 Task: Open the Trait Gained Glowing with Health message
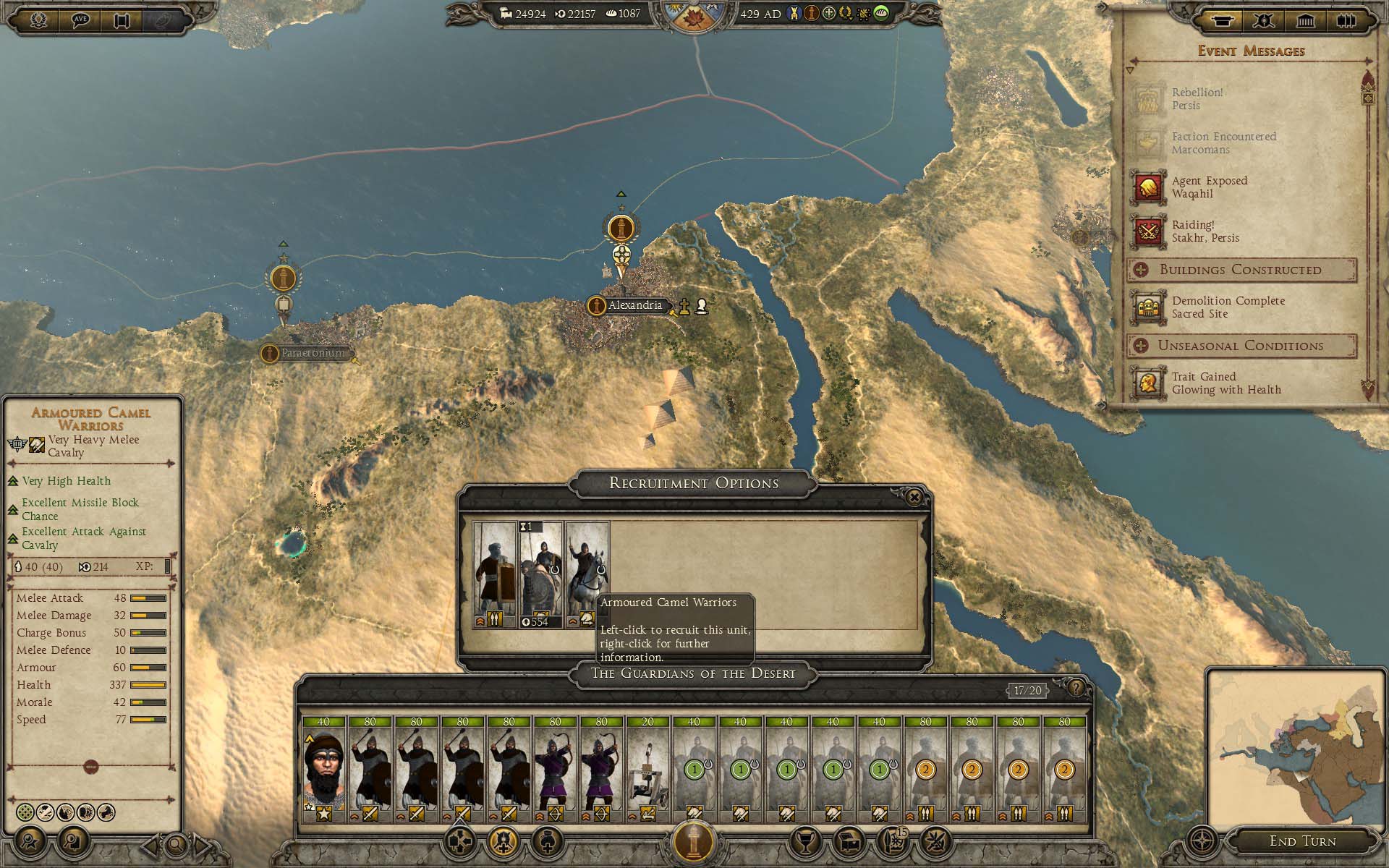point(1226,383)
